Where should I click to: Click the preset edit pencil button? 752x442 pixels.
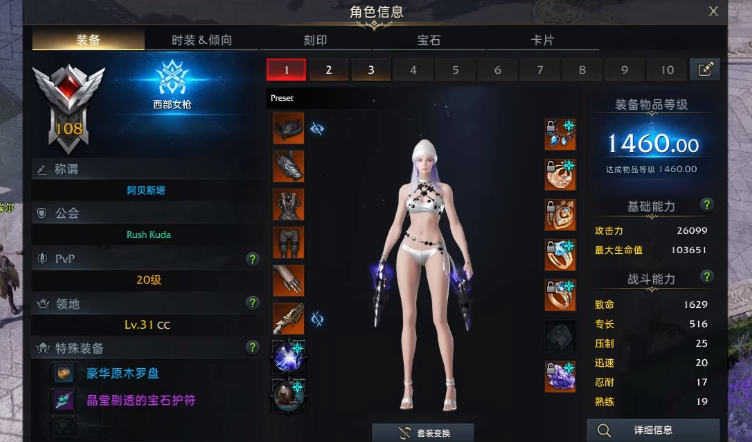point(705,70)
